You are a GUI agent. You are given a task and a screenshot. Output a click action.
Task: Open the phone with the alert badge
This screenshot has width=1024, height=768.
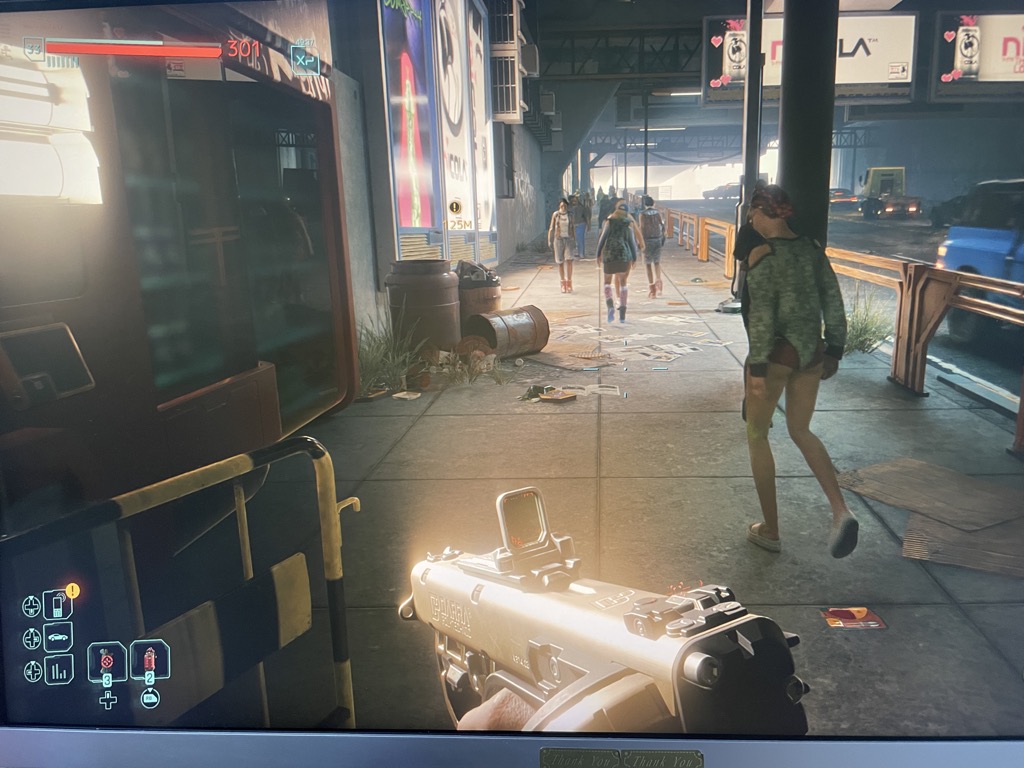[58, 605]
